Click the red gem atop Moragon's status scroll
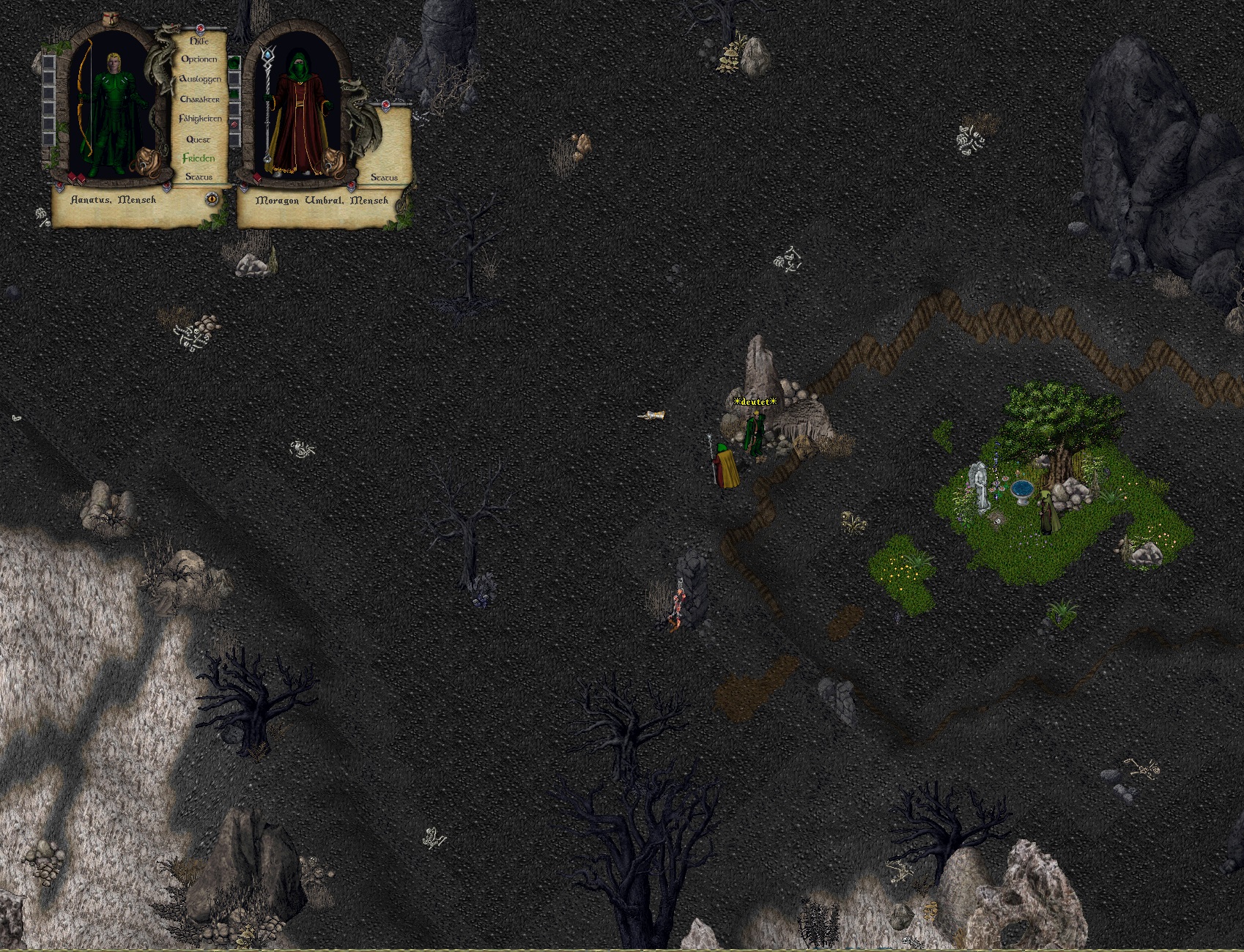 [385, 107]
